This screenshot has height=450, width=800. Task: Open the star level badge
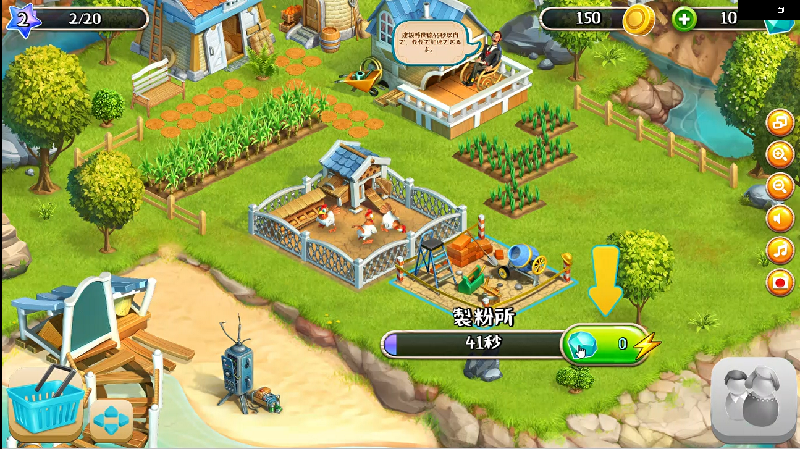pos(23,17)
